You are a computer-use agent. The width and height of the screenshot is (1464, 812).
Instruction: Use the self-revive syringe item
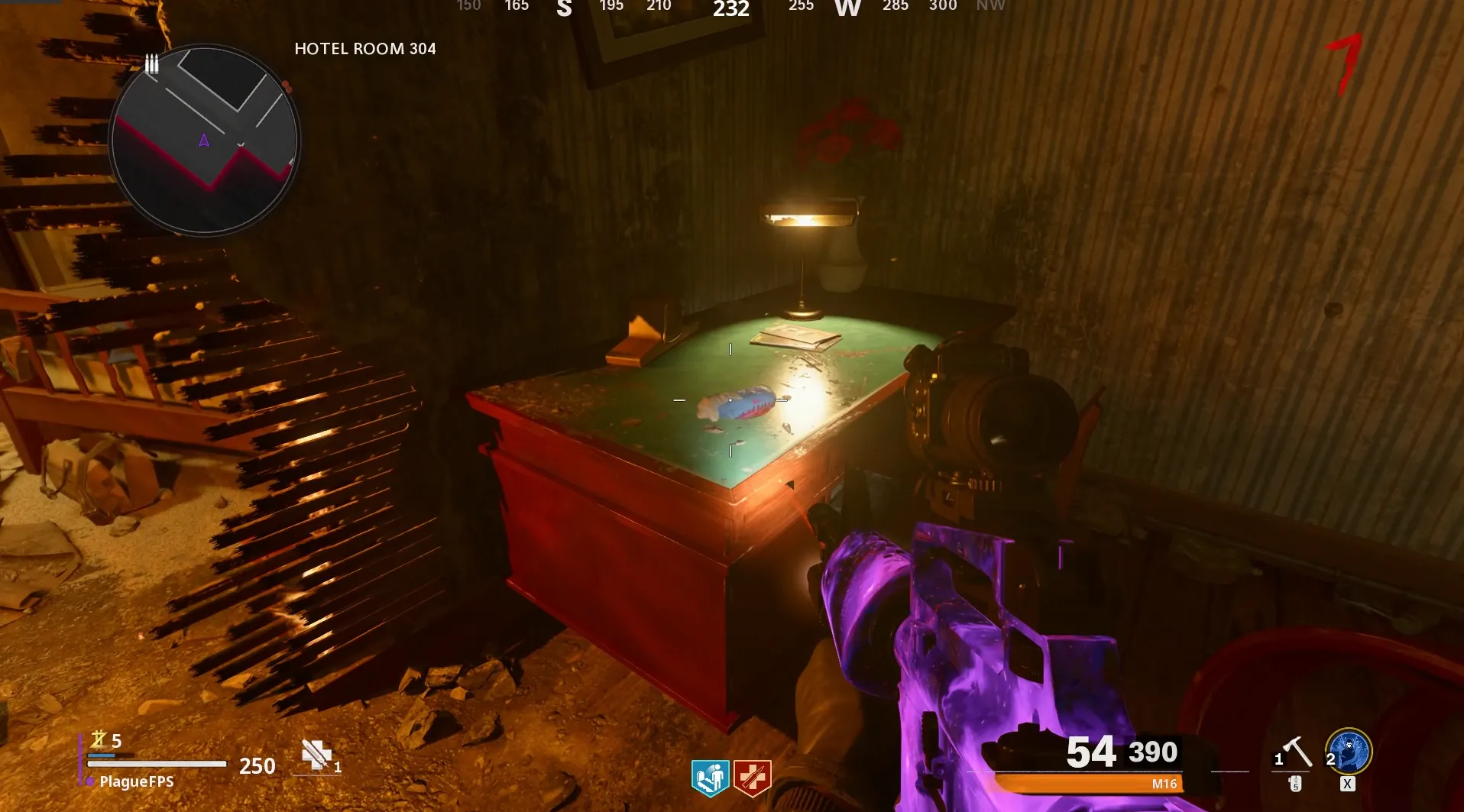click(317, 755)
